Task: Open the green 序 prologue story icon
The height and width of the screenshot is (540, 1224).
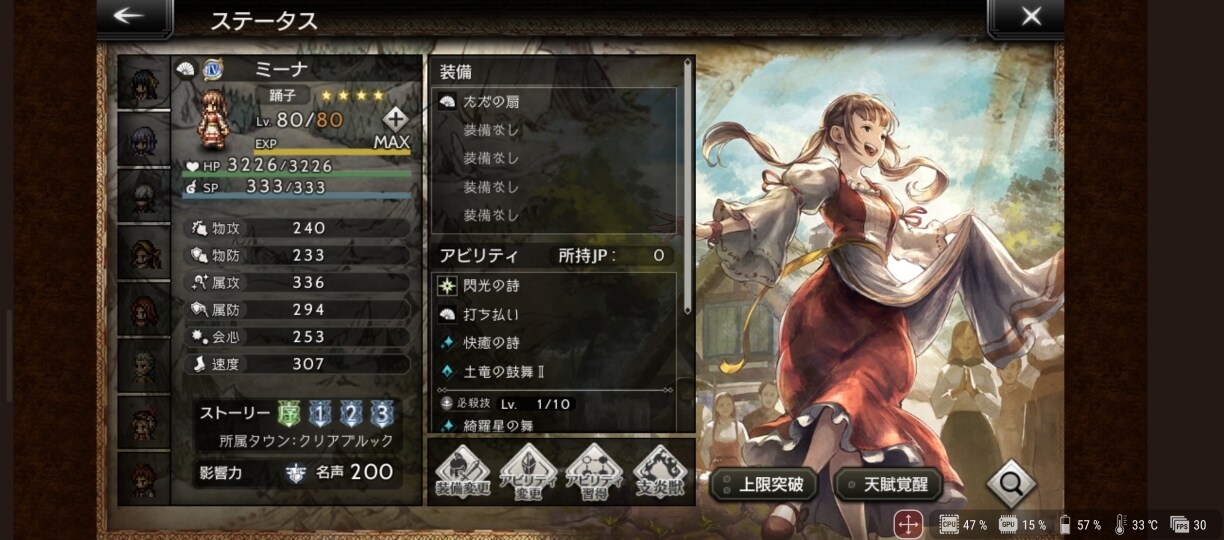Action: 288,415
